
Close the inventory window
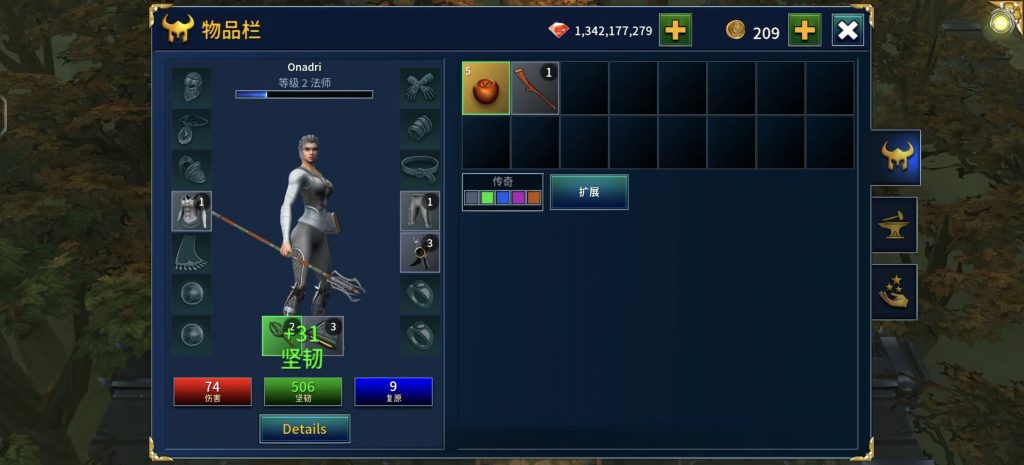point(847,30)
